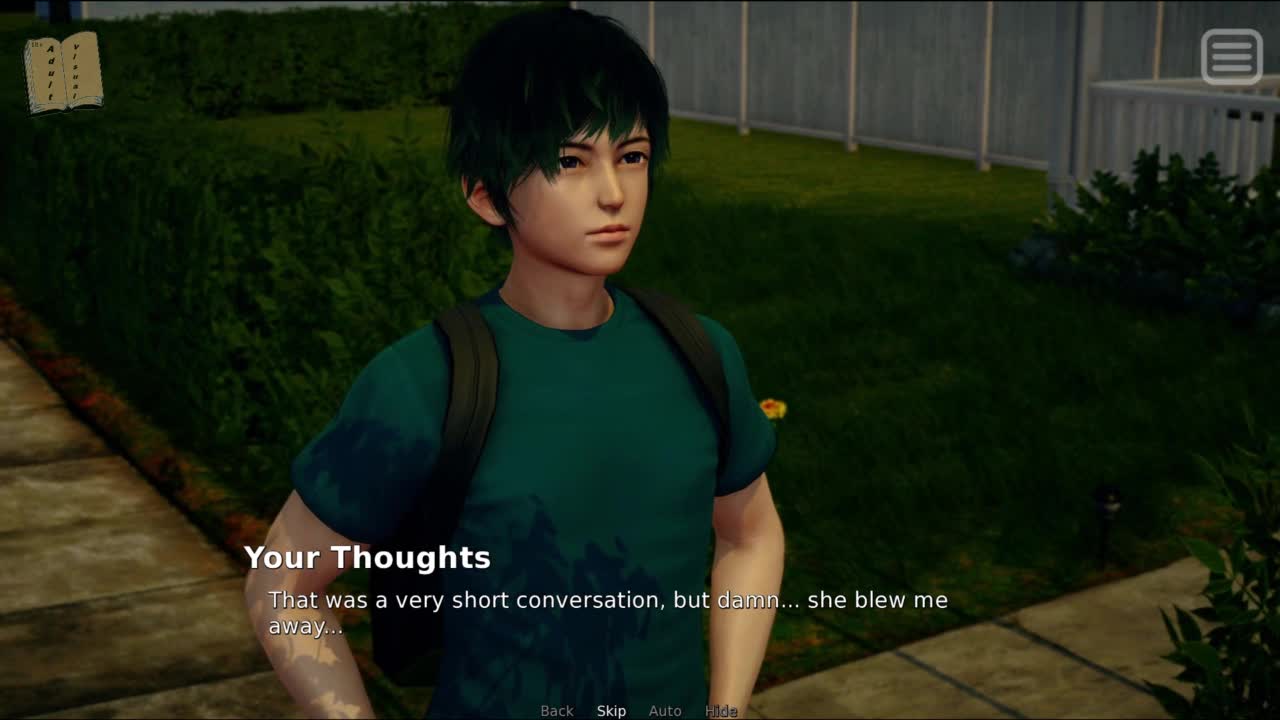Open the Adult Visual book icon
Image resolution: width=1280 pixels, height=720 pixels.
[64, 73]
